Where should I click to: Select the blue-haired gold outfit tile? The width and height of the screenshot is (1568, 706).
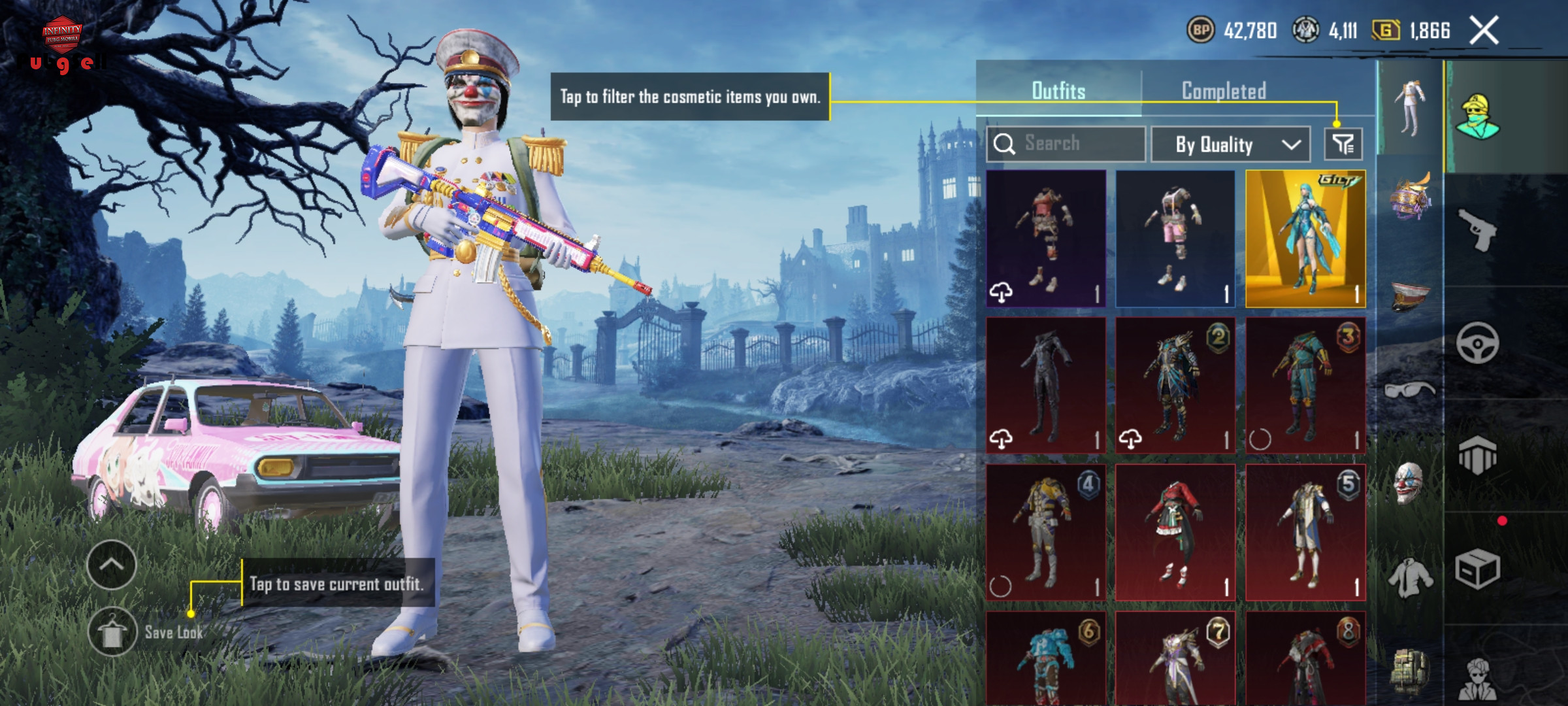1305,239
